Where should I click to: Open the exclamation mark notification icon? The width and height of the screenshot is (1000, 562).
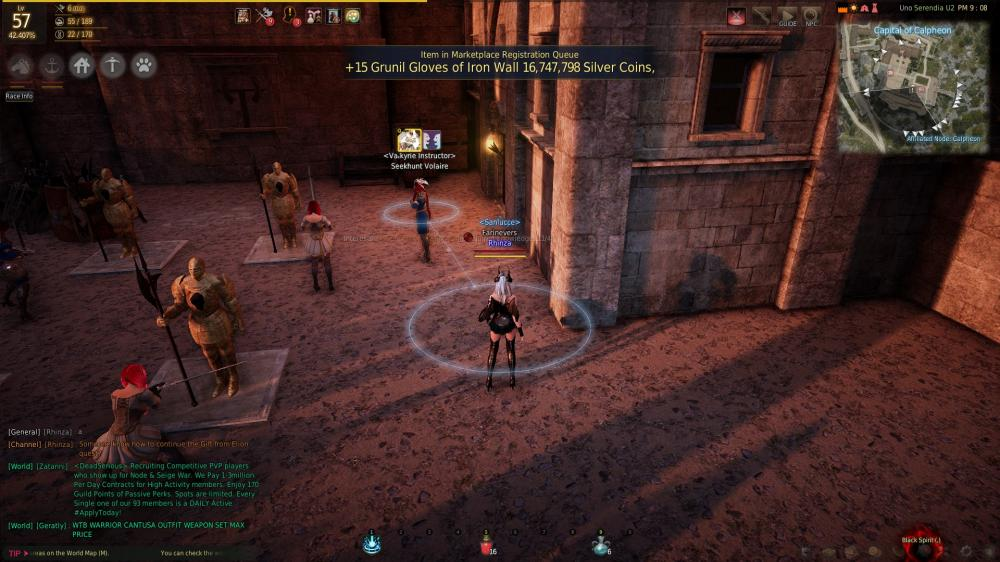point(292,15)
